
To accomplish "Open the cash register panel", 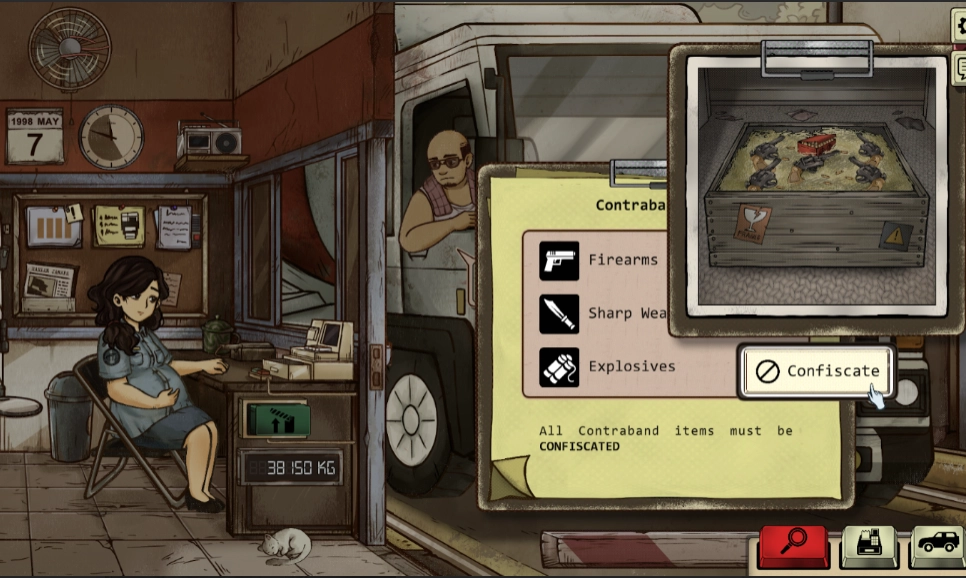I will point(867,546).
